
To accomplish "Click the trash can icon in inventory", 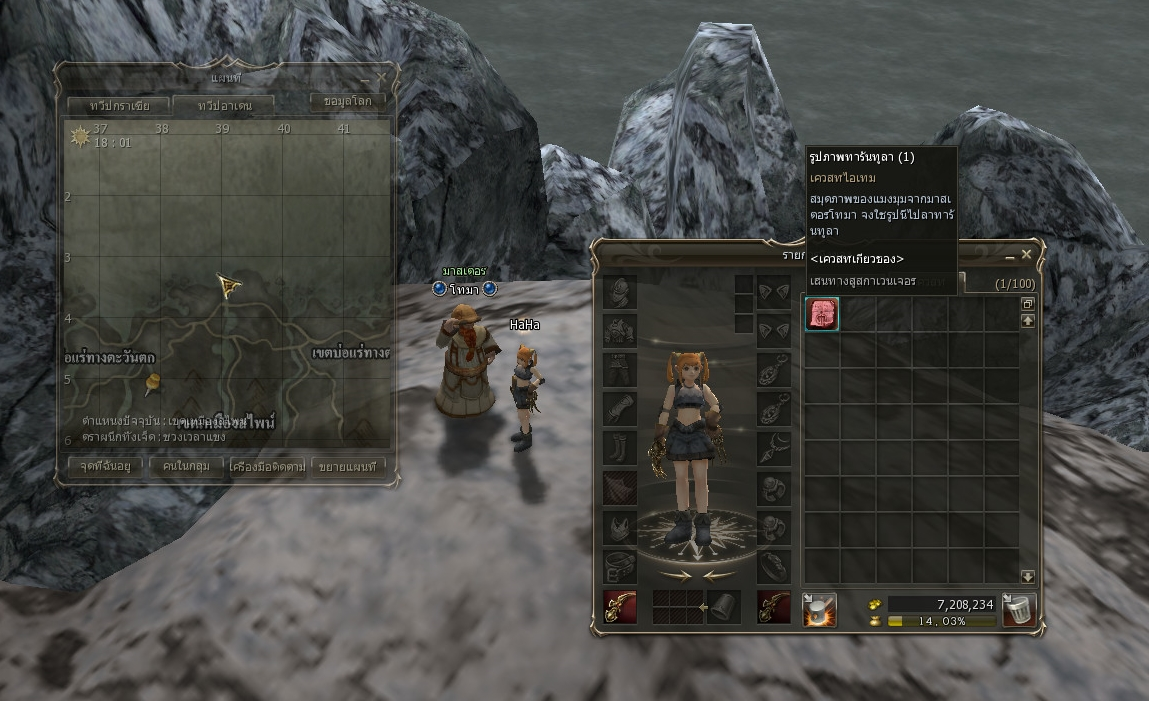I will tap(1018, 609).
